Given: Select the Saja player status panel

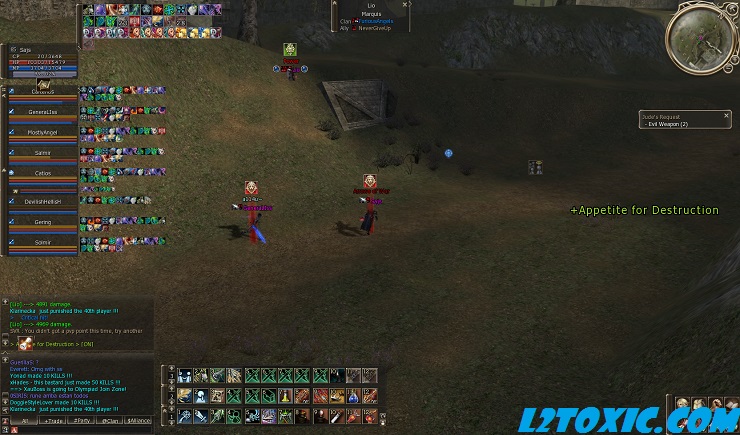Looking at the screenshot, I should (x=43, y=60).
